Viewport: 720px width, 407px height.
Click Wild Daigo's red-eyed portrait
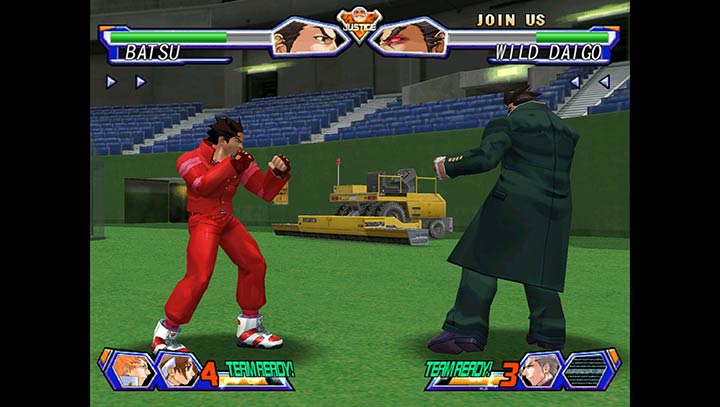click(411, 36)
